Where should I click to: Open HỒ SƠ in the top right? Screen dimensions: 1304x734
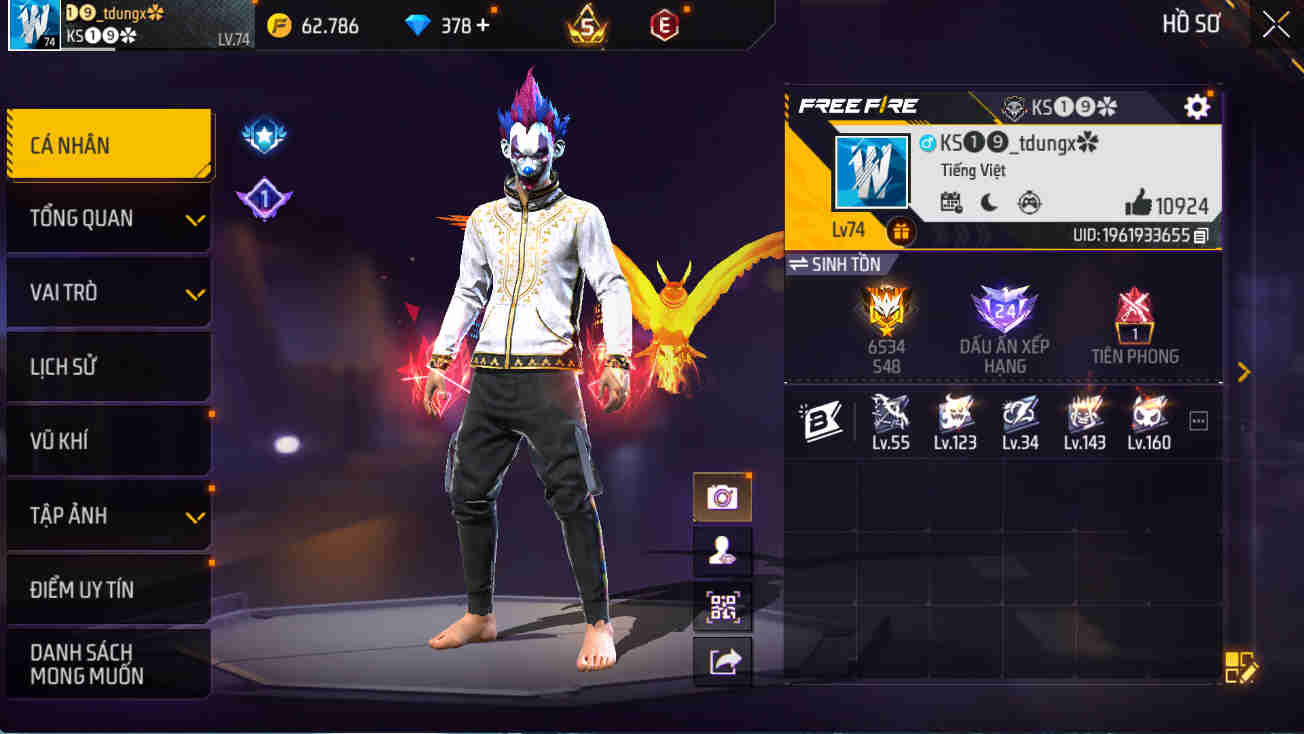point(1192,24)
